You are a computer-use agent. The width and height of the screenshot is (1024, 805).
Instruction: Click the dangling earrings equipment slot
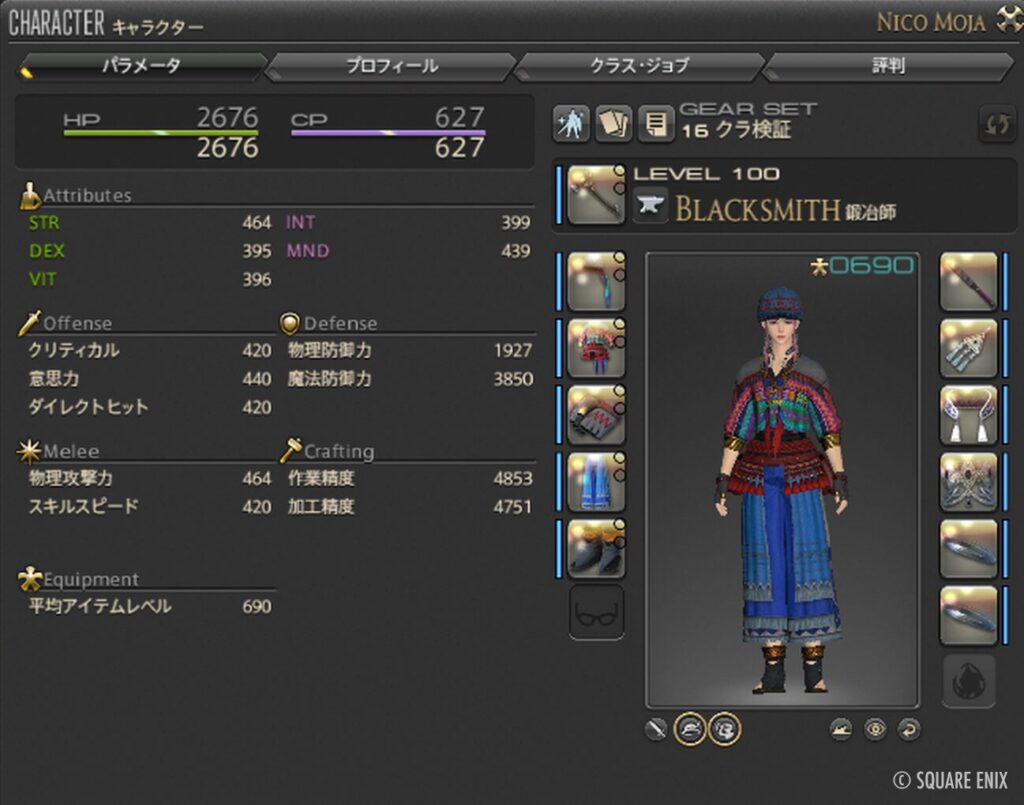click(x=968, y=349)
